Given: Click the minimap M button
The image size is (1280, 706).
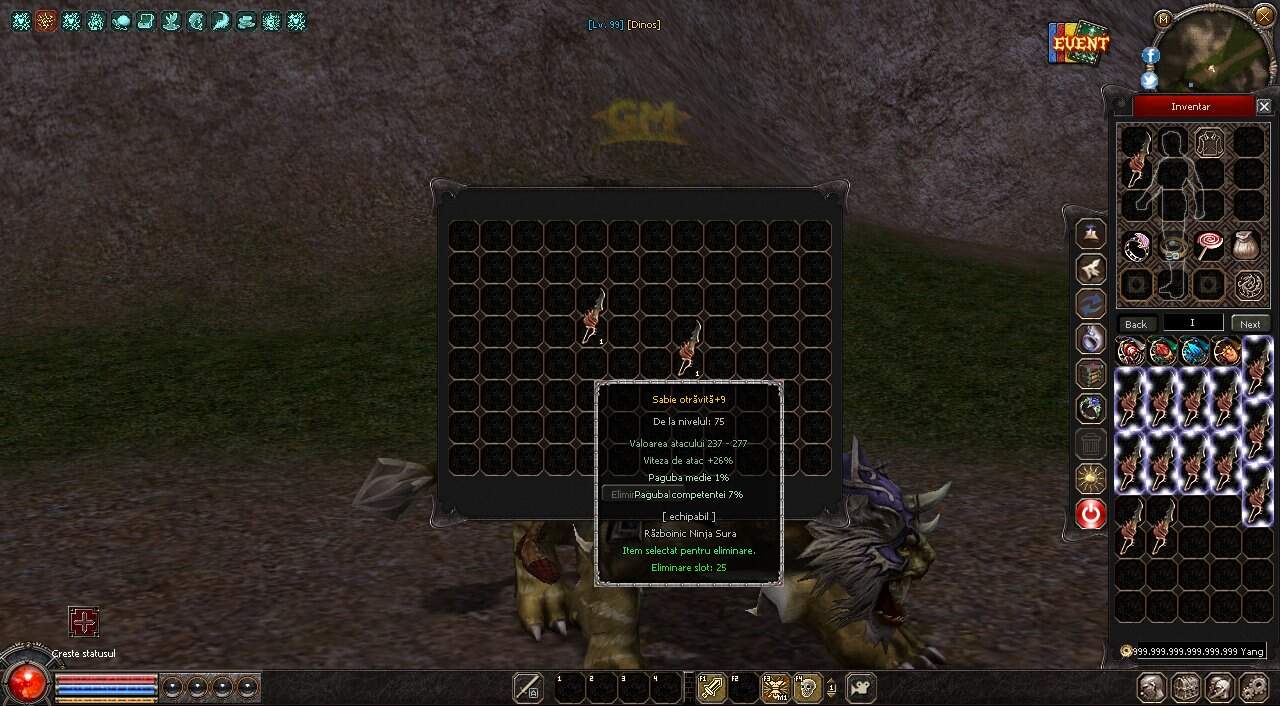Looking at the screenshot, I should point(1163,19).
